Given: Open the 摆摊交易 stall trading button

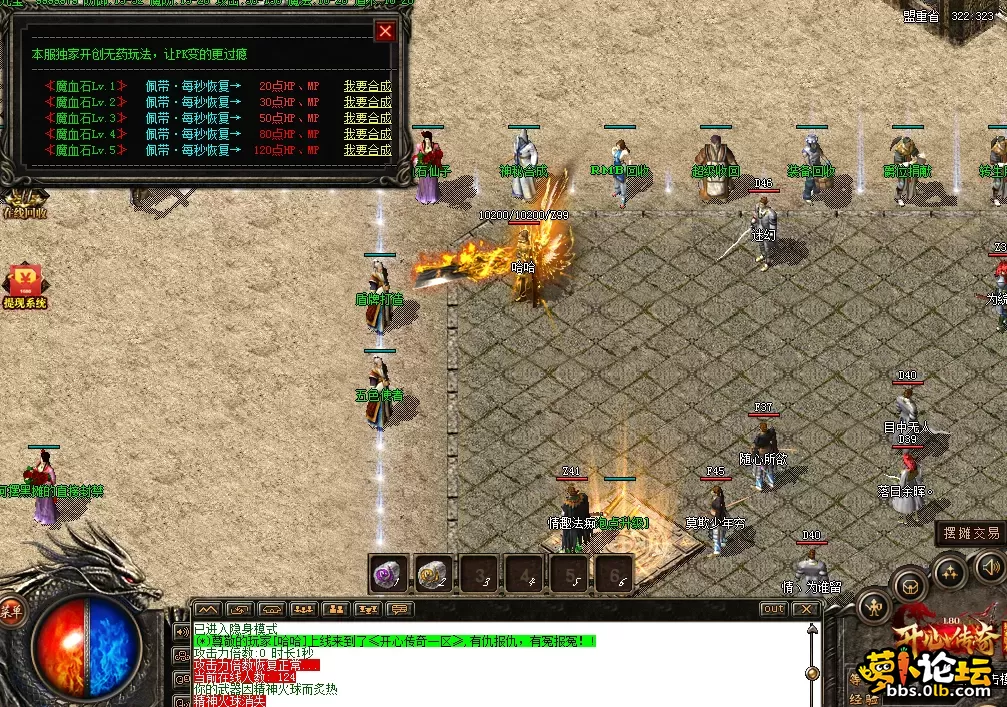Looking at the screenshot, I should click(x=971, y=534).
